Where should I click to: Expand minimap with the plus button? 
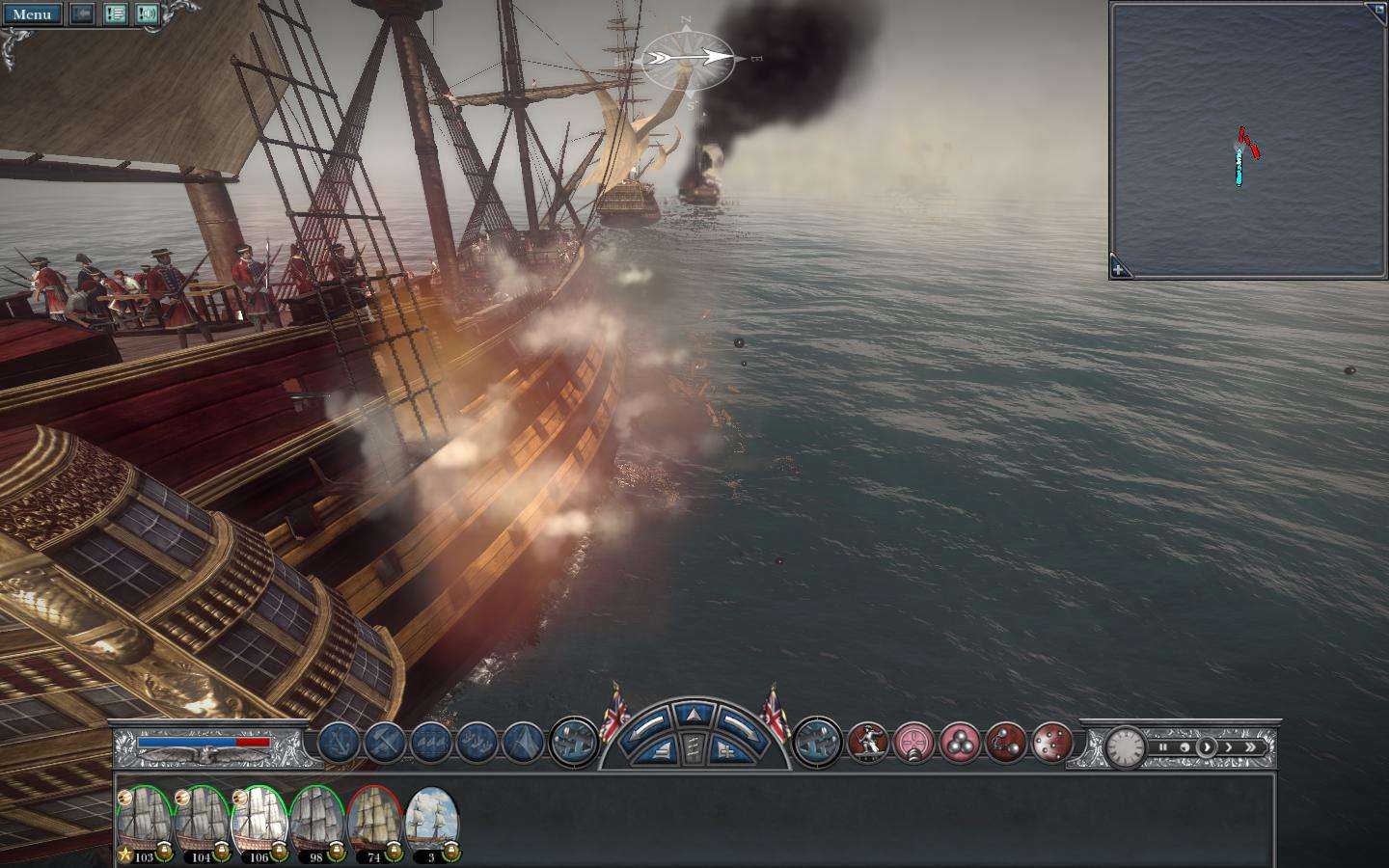tap(1118, 270)
